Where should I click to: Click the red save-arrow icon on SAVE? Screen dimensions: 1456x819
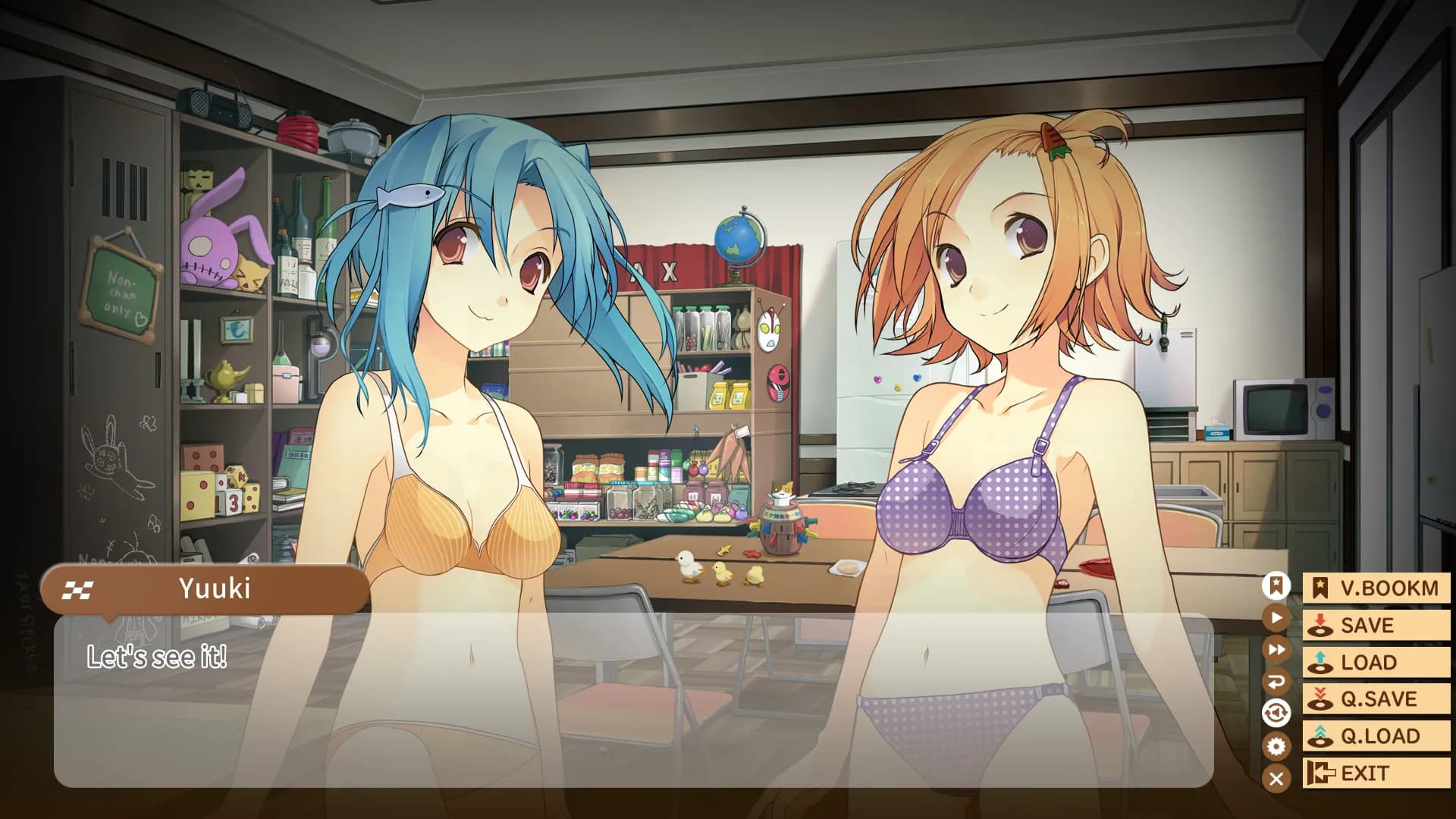(1319, 625)
